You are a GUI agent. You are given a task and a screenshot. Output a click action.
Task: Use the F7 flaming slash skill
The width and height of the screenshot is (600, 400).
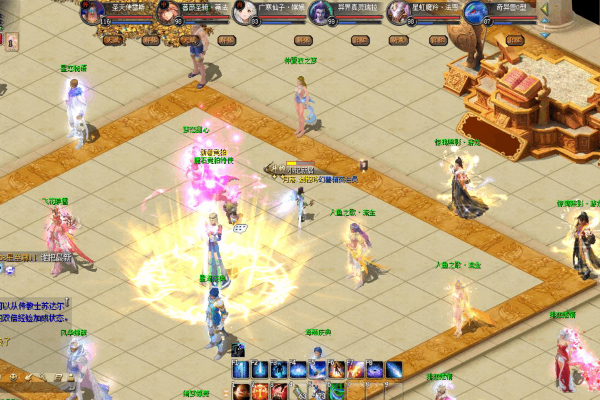point(356,370)
